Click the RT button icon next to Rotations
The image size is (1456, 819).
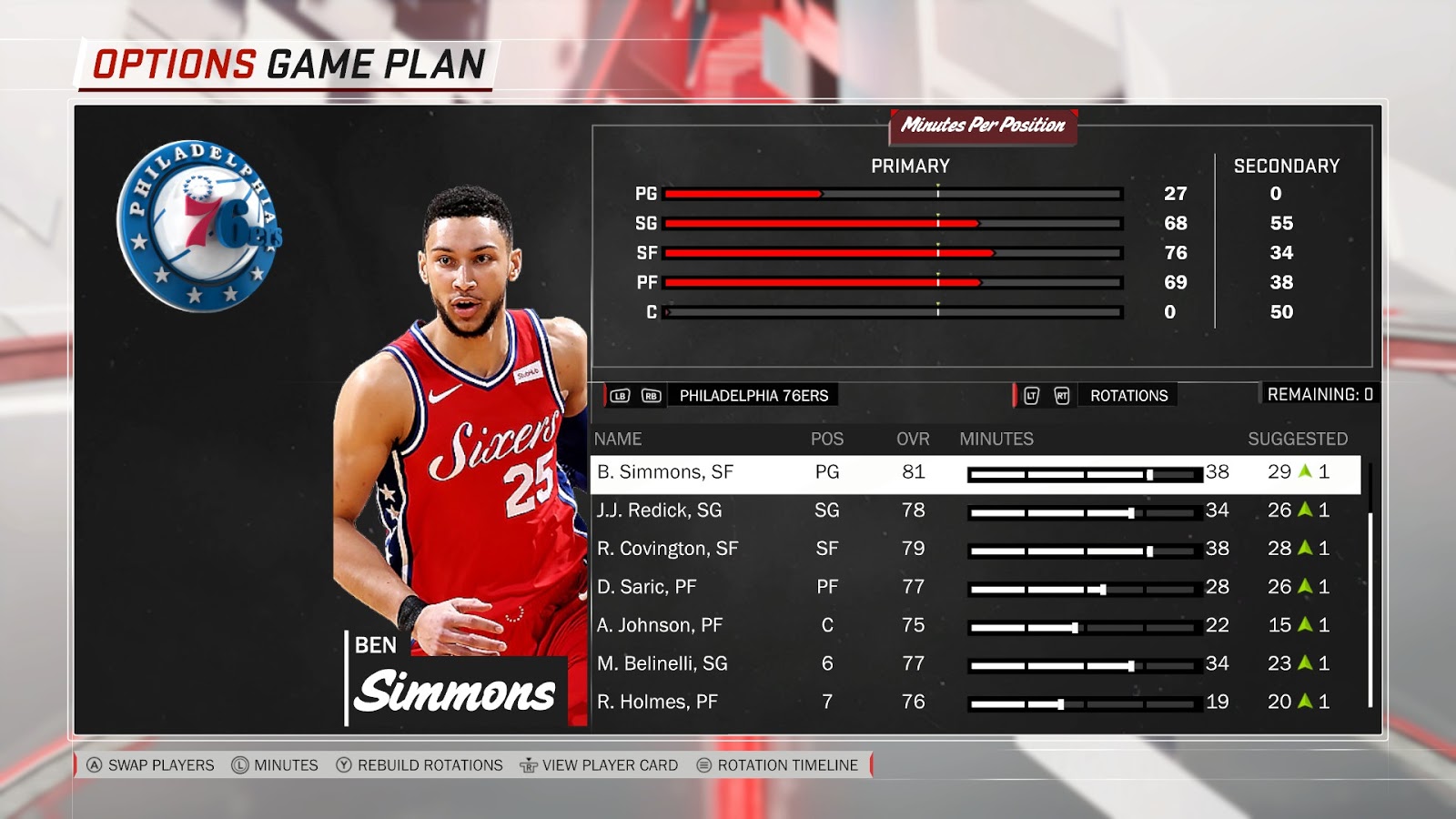tap(1063, 396)
